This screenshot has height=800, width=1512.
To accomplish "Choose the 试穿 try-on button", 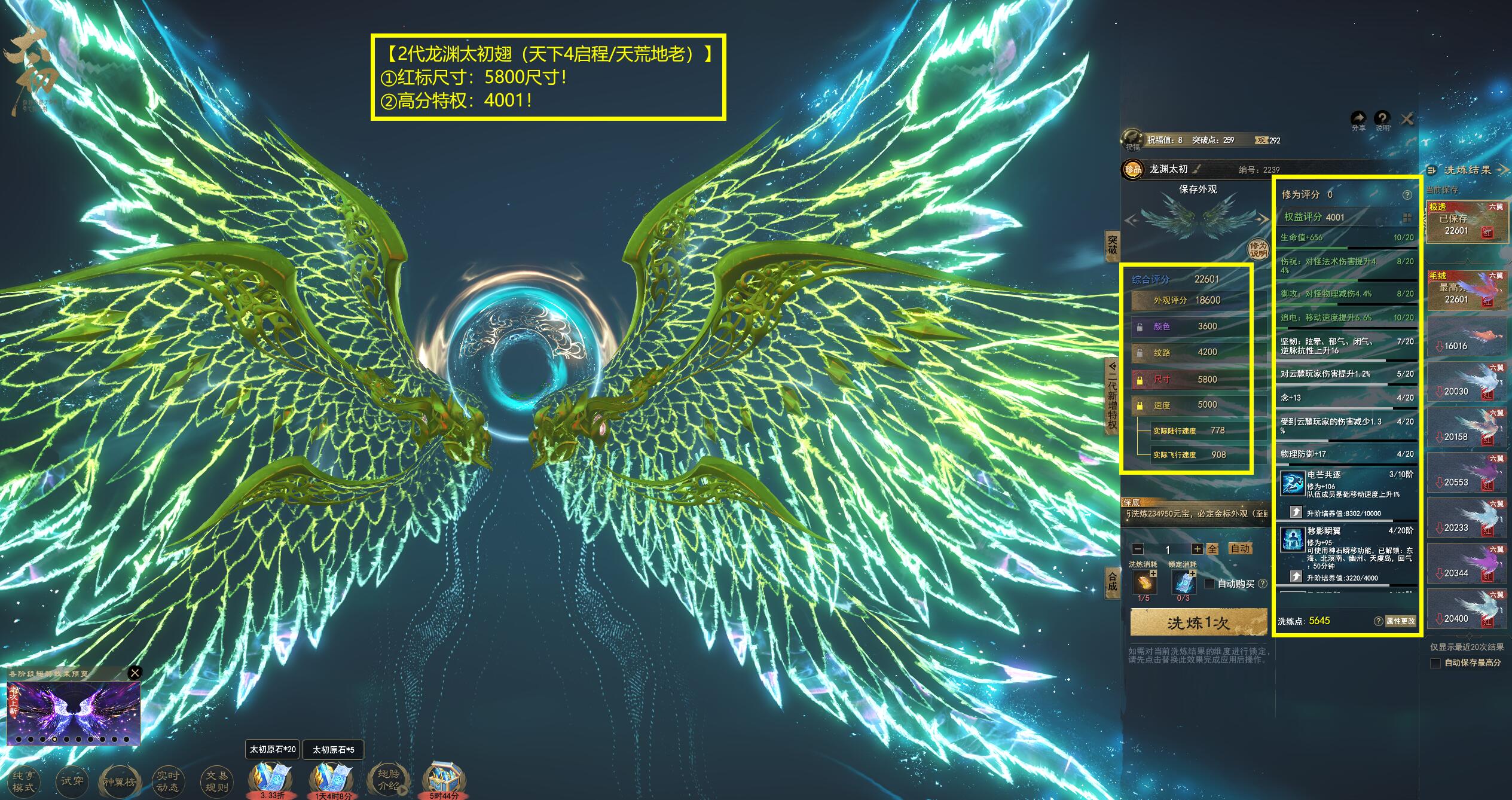I will 72,781.
